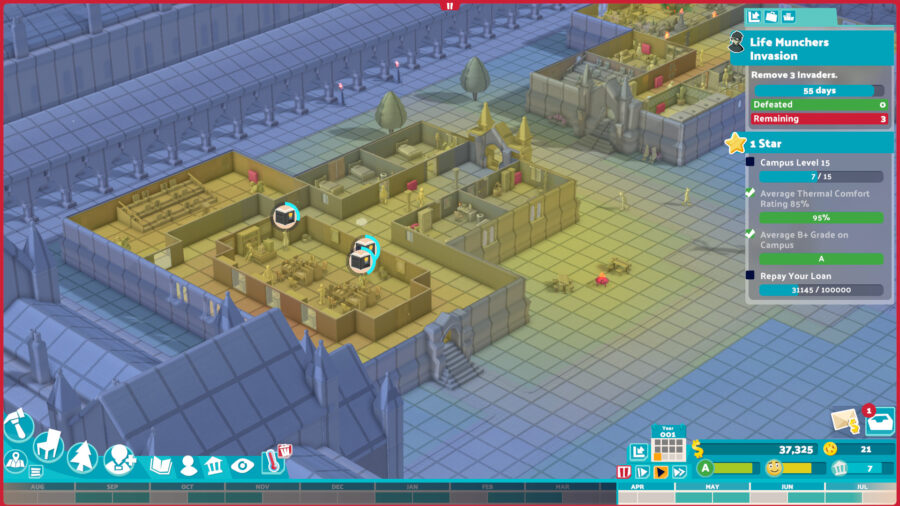
Task: Open the people overview silhouette icon
Action: [188, 465]
